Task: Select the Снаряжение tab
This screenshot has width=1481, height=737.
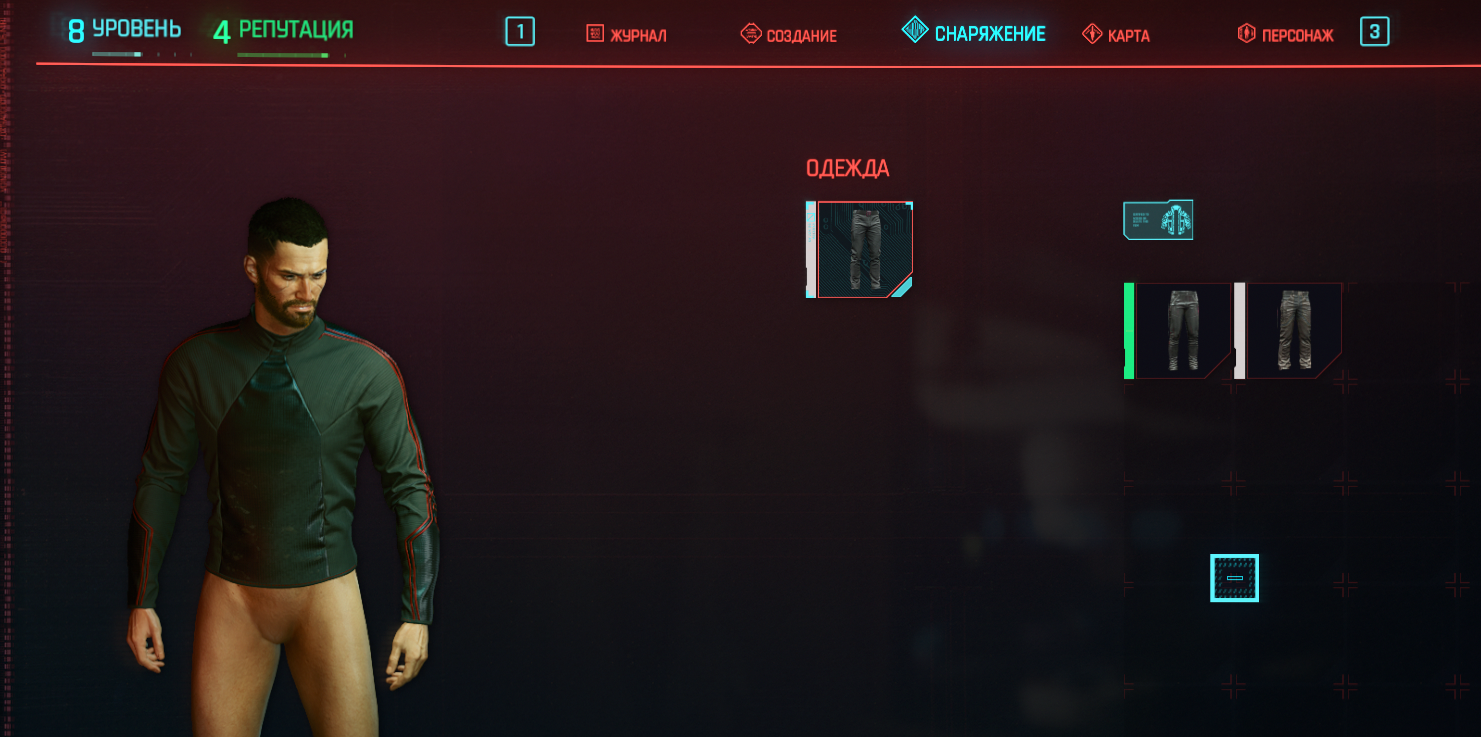Action: (x=974, y=33)
